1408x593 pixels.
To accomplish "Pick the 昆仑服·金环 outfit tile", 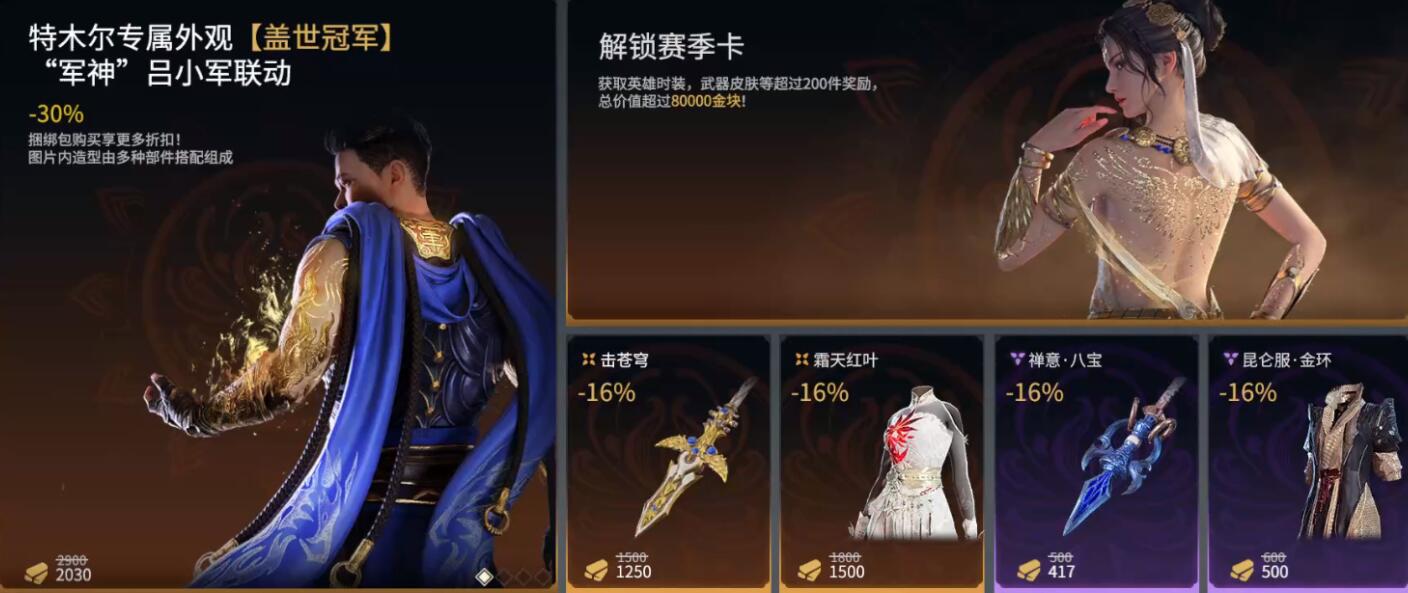I will tap(1309, 460).
